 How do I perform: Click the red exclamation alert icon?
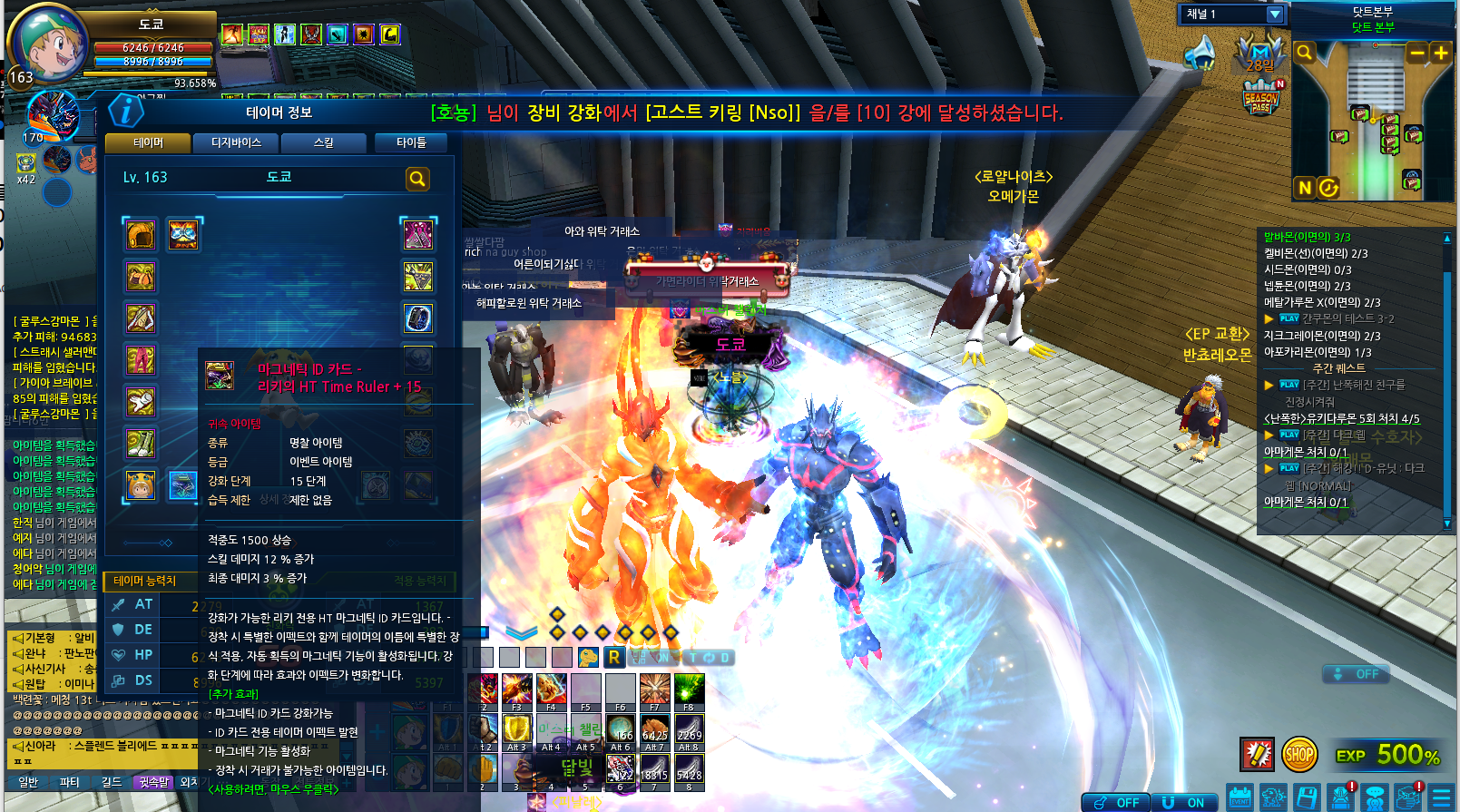point(1257,753)
